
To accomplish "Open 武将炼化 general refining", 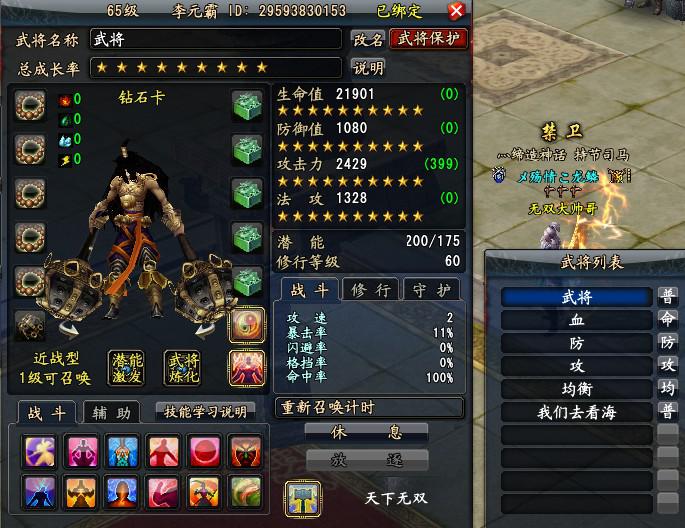I will point(181,367).
